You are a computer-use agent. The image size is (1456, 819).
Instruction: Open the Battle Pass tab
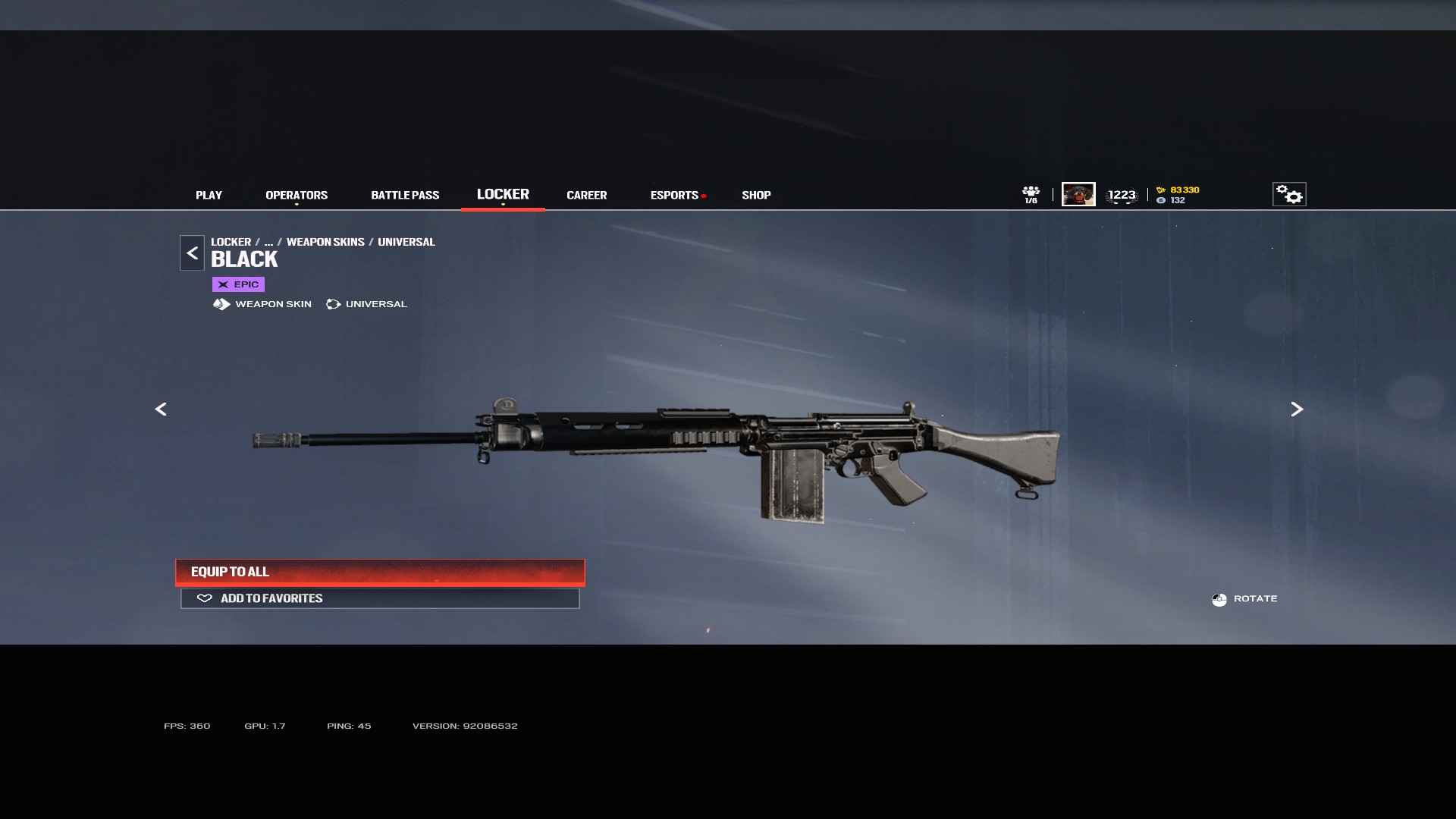(x=405, y=195)
